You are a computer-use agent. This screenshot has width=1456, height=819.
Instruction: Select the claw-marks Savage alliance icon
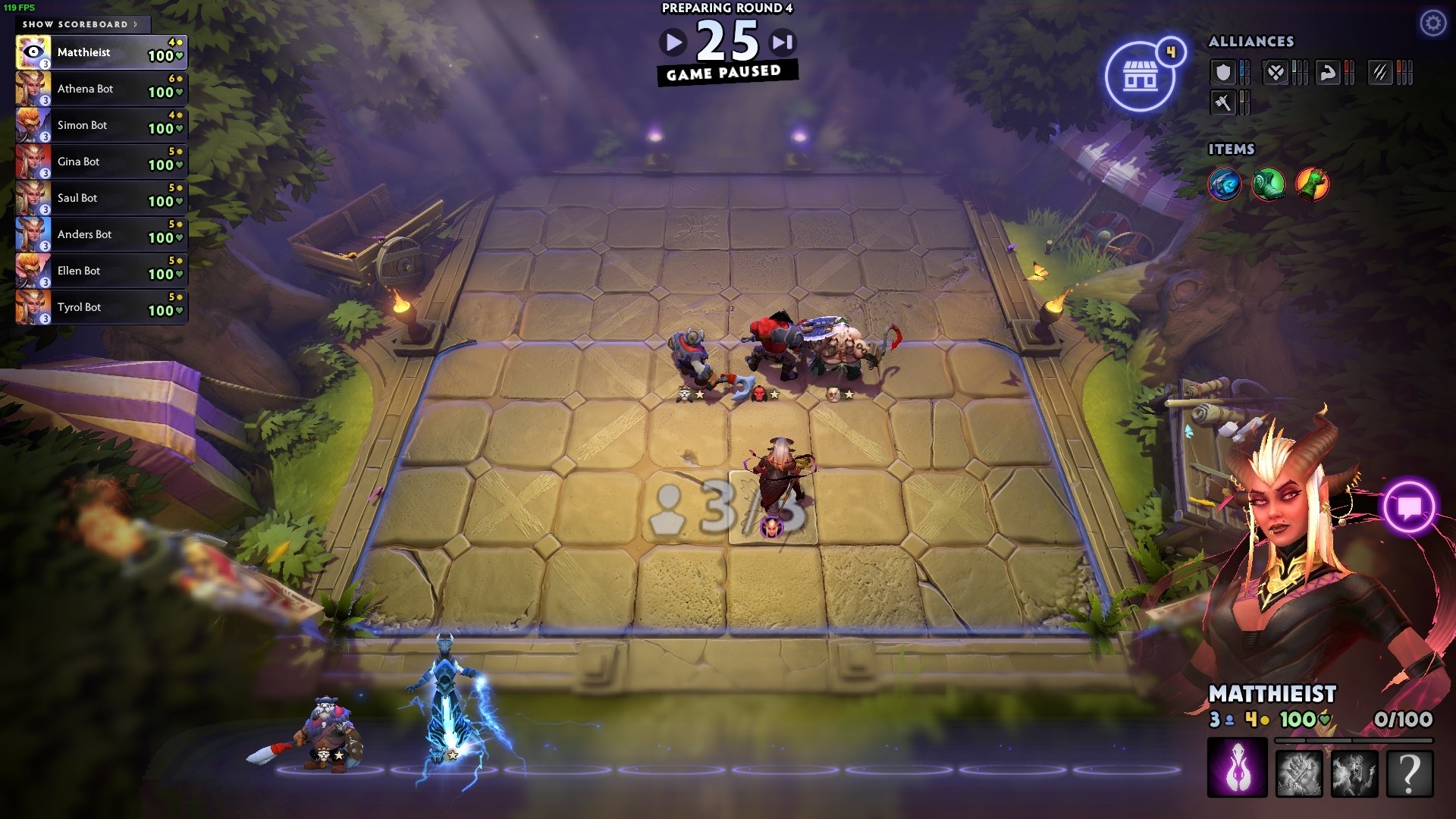pos(1382,72)
